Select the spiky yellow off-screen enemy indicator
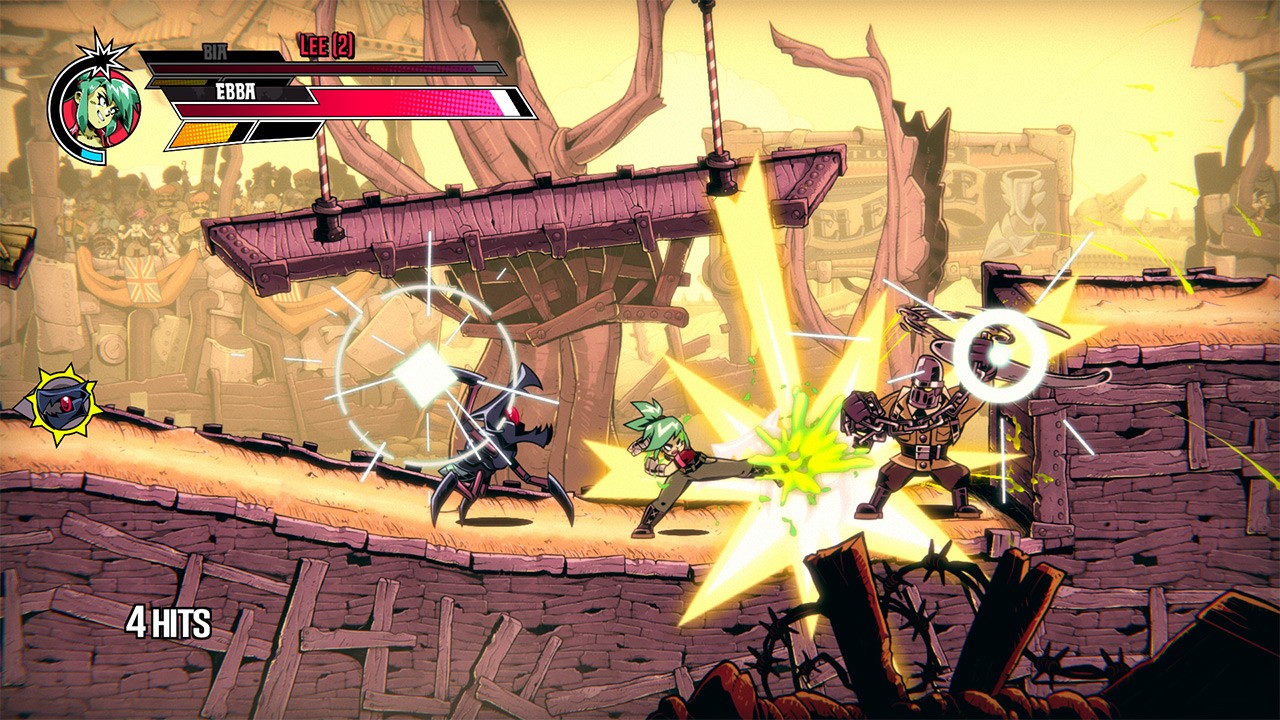Screen dimensions: 1280x720 point(62,404)
